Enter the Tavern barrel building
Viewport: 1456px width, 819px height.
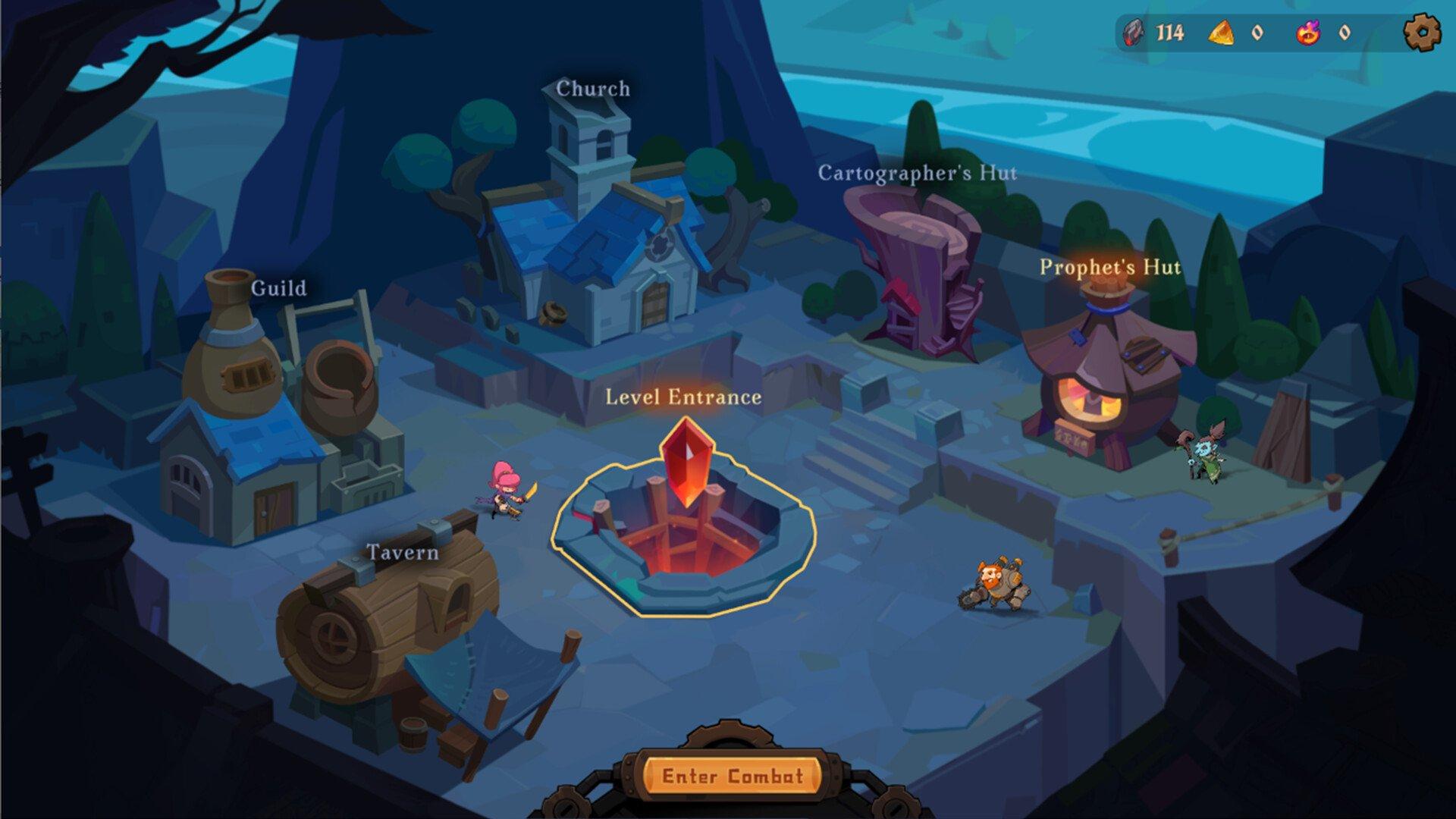(394, 637)
